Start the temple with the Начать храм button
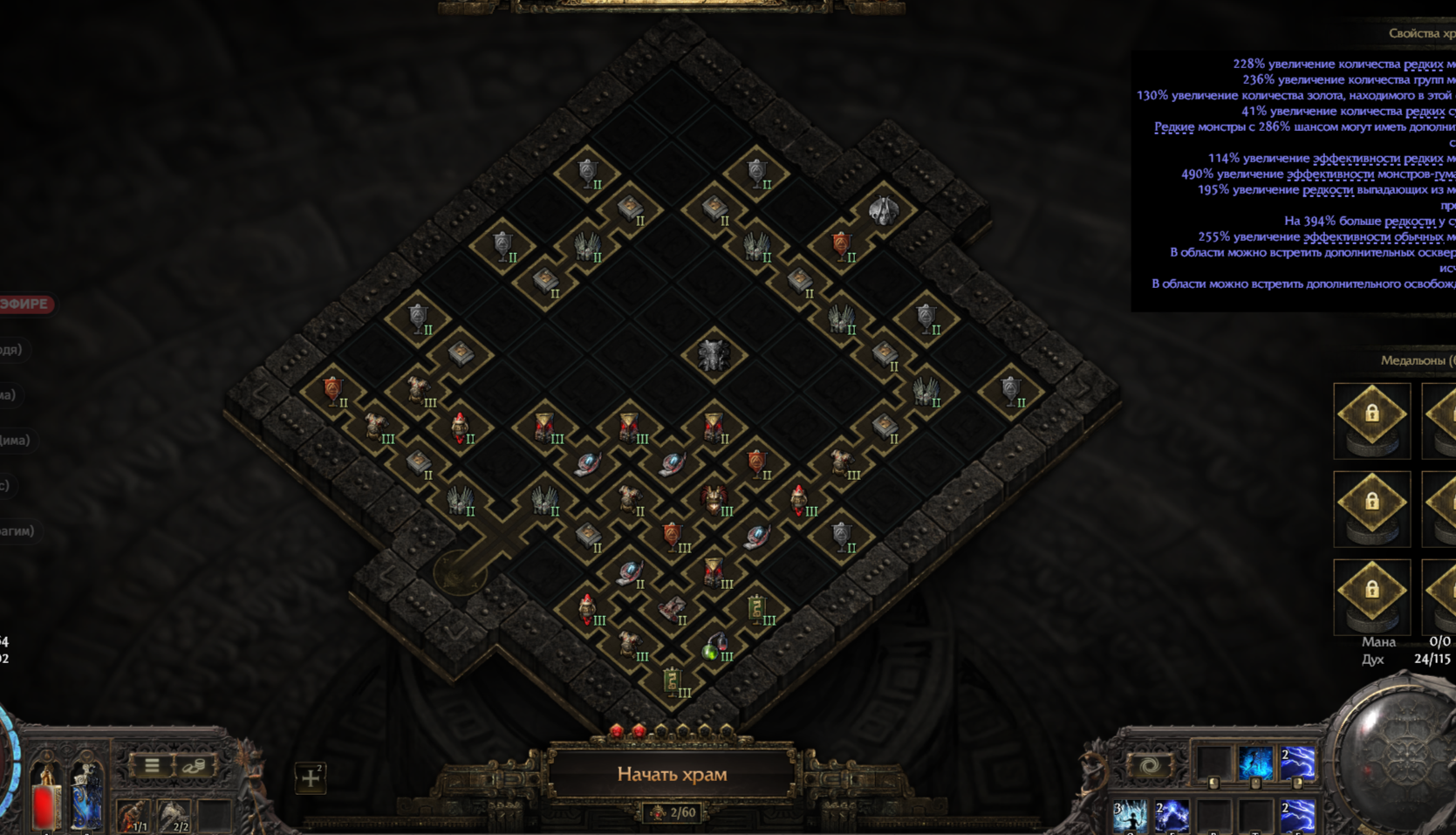 tap(672, 774)
